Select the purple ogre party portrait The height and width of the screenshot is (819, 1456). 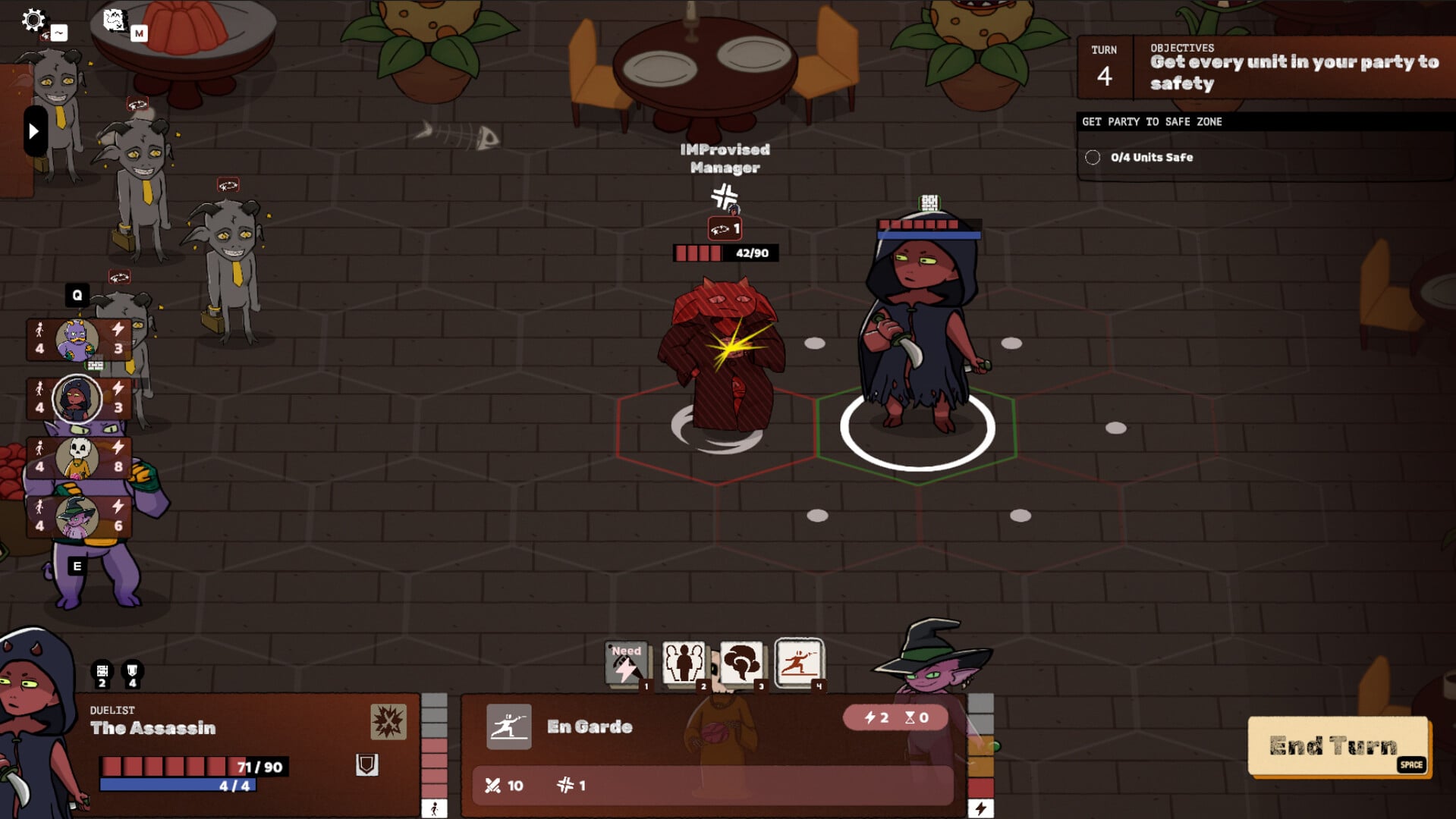tap(77, 339)
